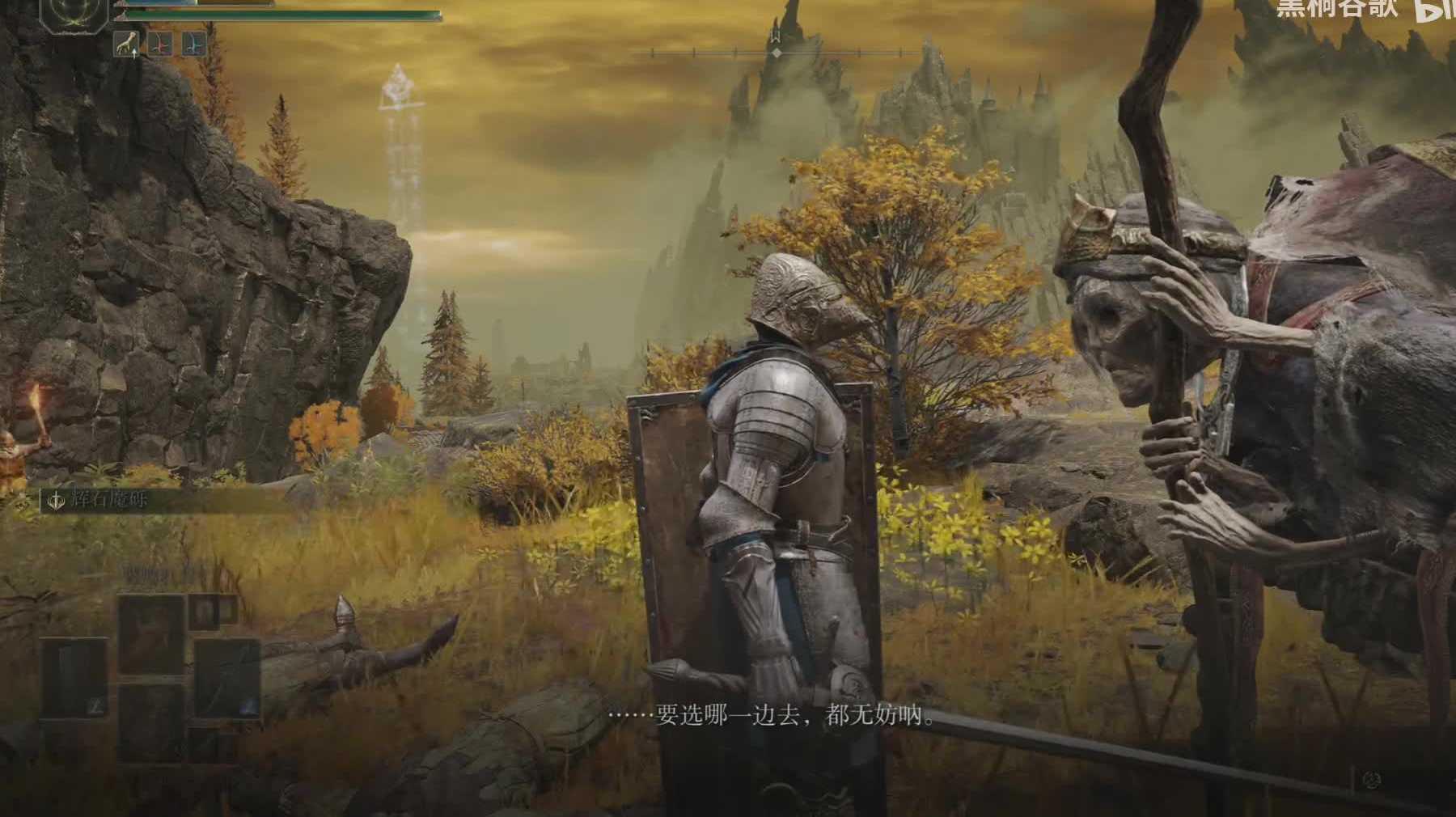Click the claw buff status icon
The image size is (1456, 817).
tap(126, 44)
